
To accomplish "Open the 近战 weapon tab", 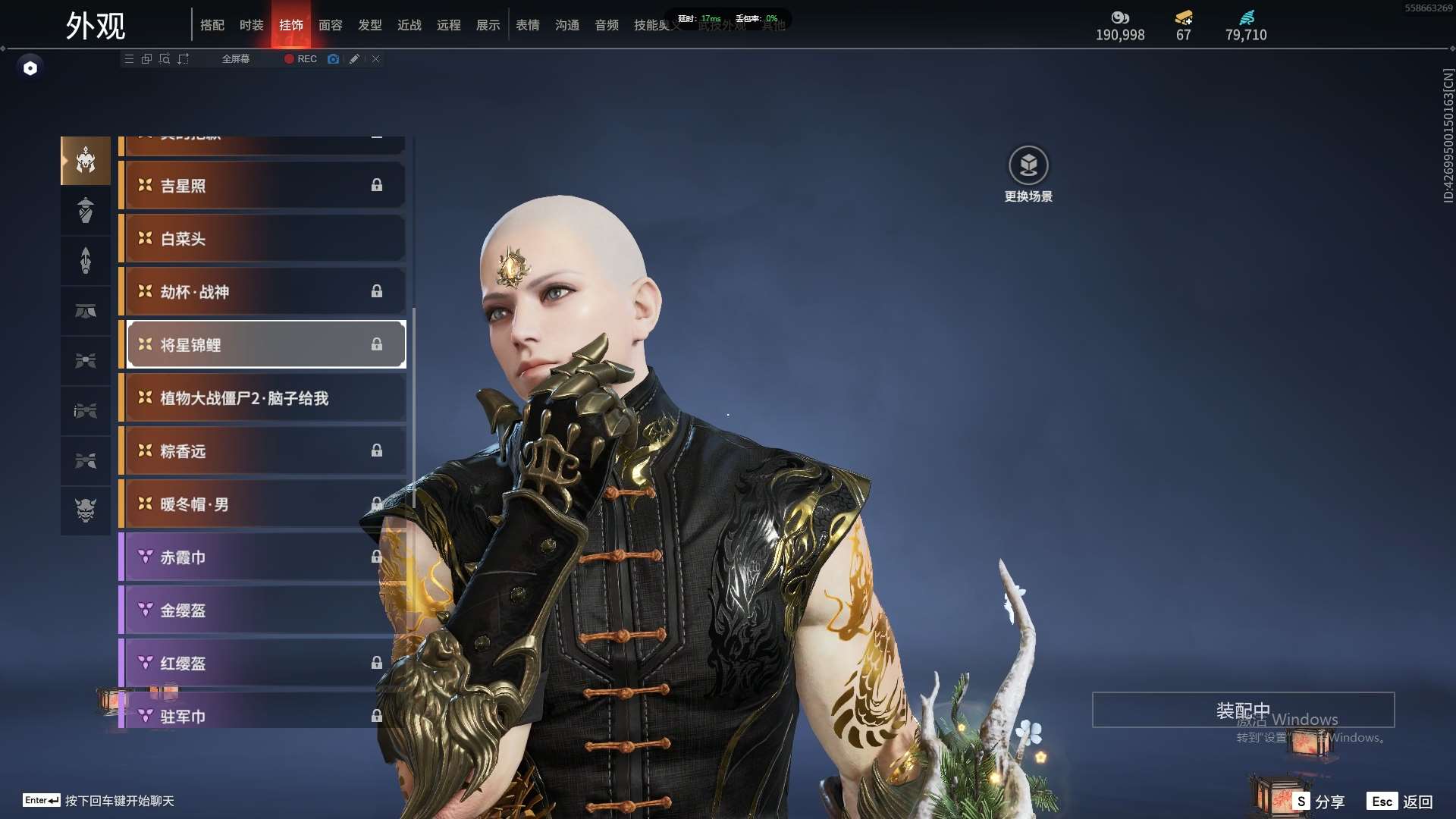I will click(409, 25).
